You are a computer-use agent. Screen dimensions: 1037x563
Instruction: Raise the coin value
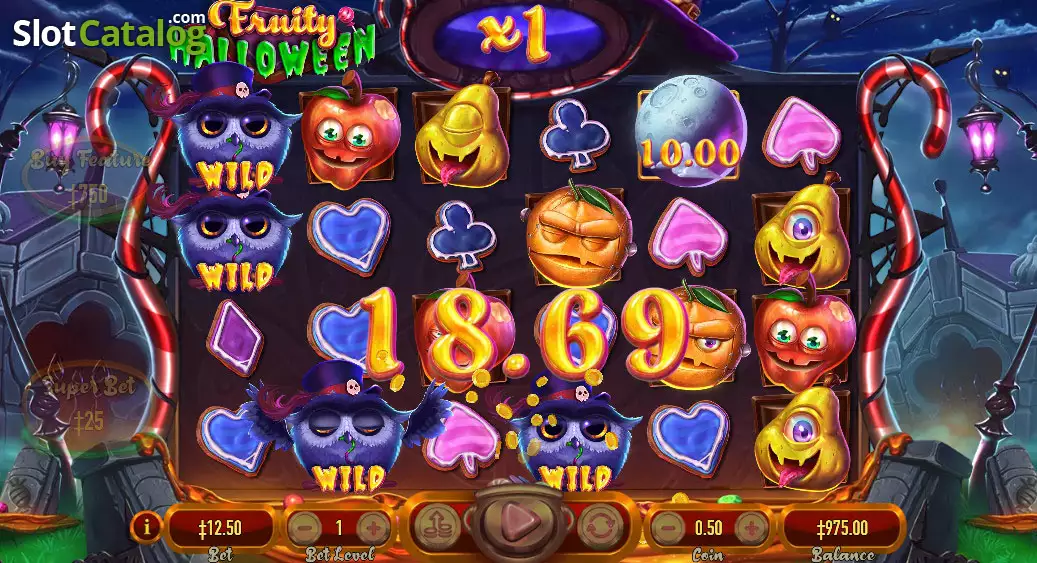pos(751,526)
